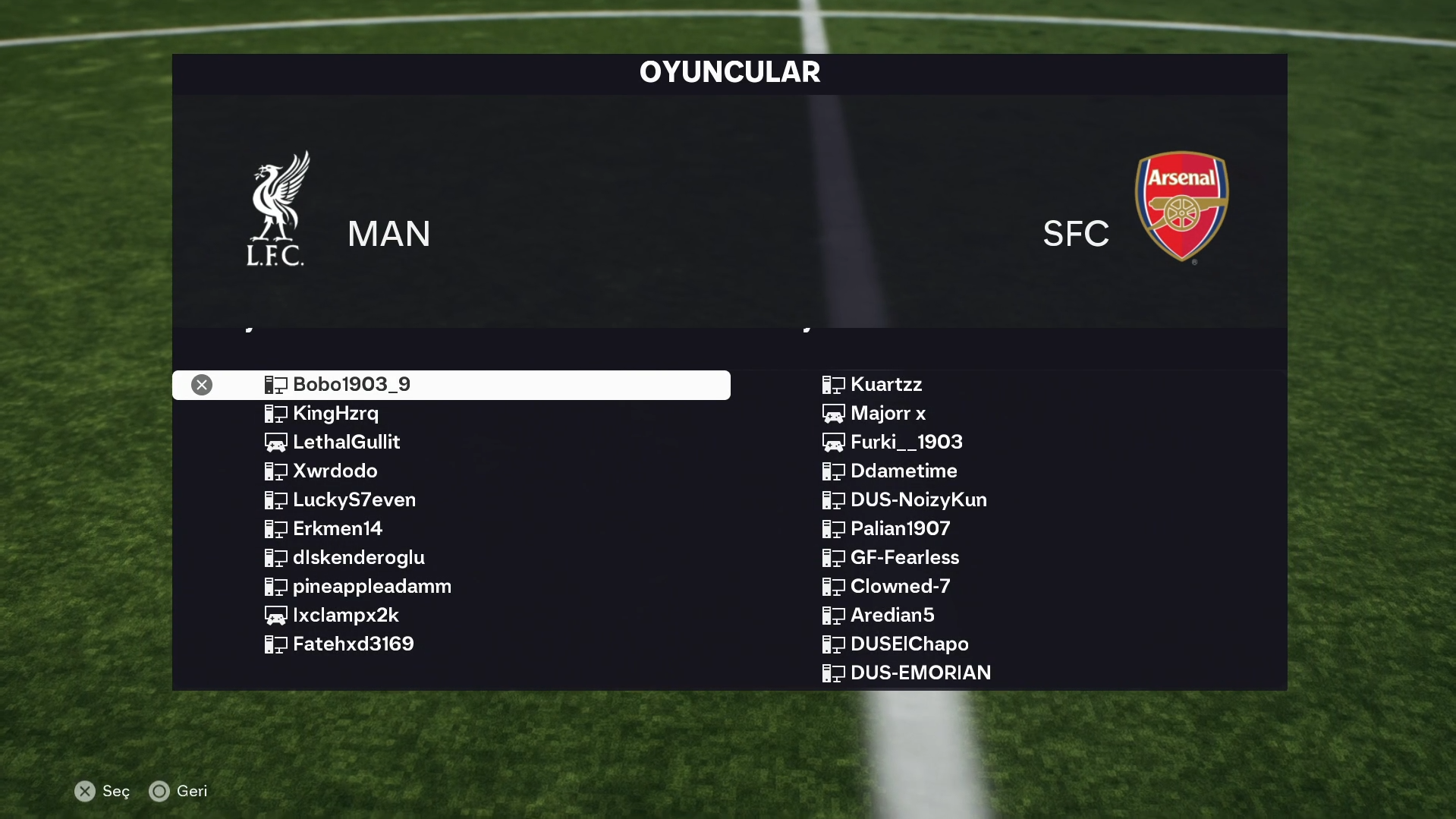Select the DUS-NoizyKun entry
The height and width of the screenshot is (819, 1456).
point(918,500)
